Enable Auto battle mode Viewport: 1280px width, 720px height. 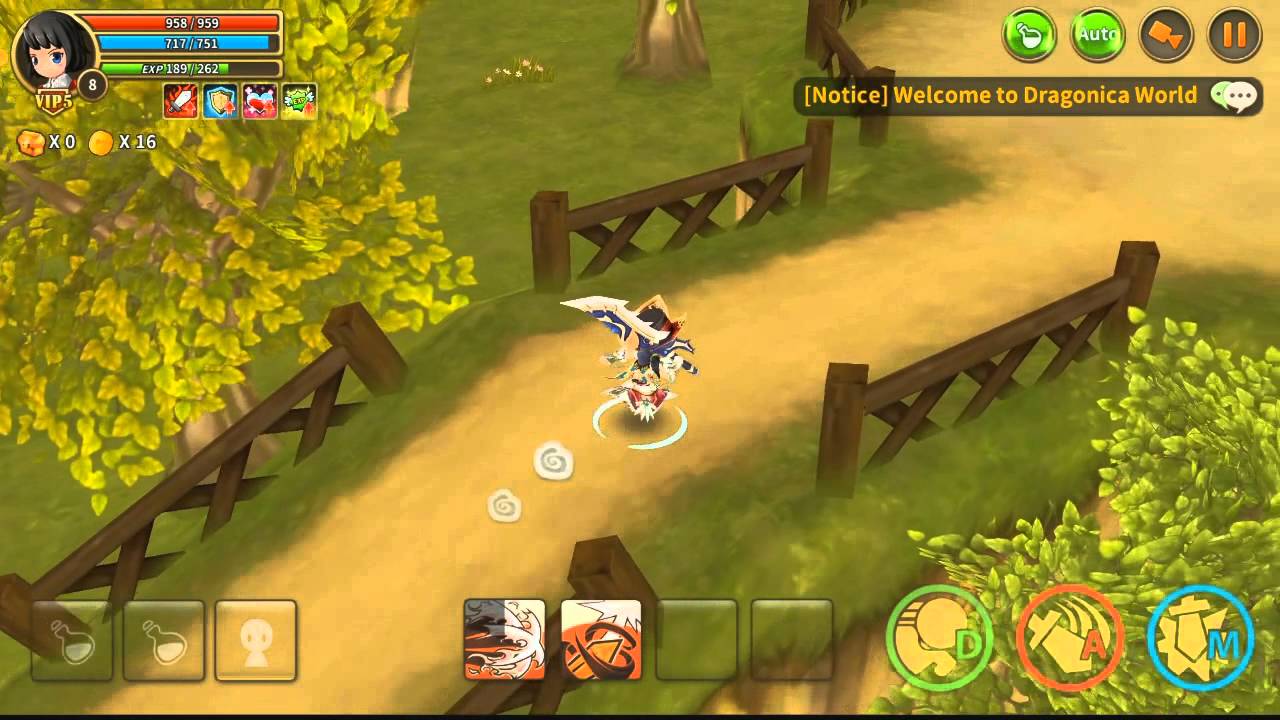click(x=1097, y=33)
